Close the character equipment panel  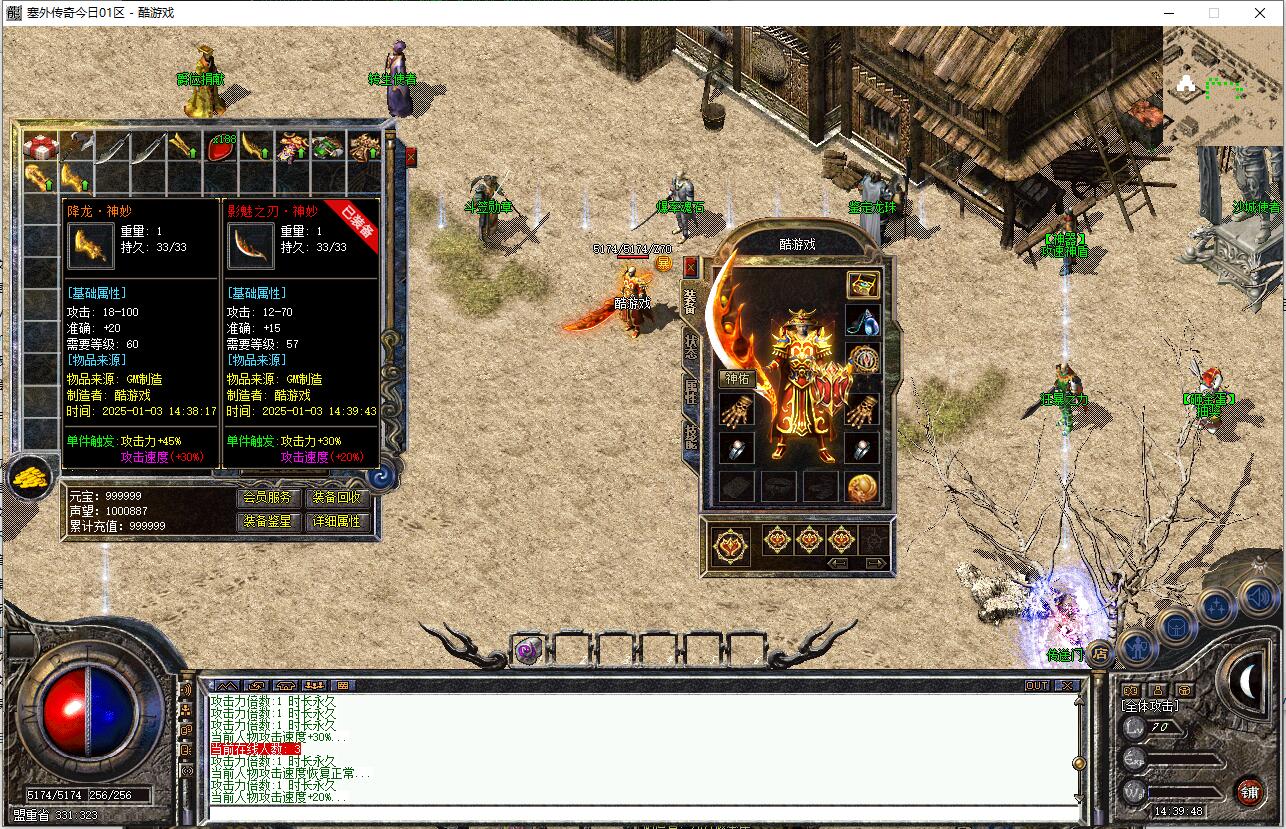pos(690,267)
